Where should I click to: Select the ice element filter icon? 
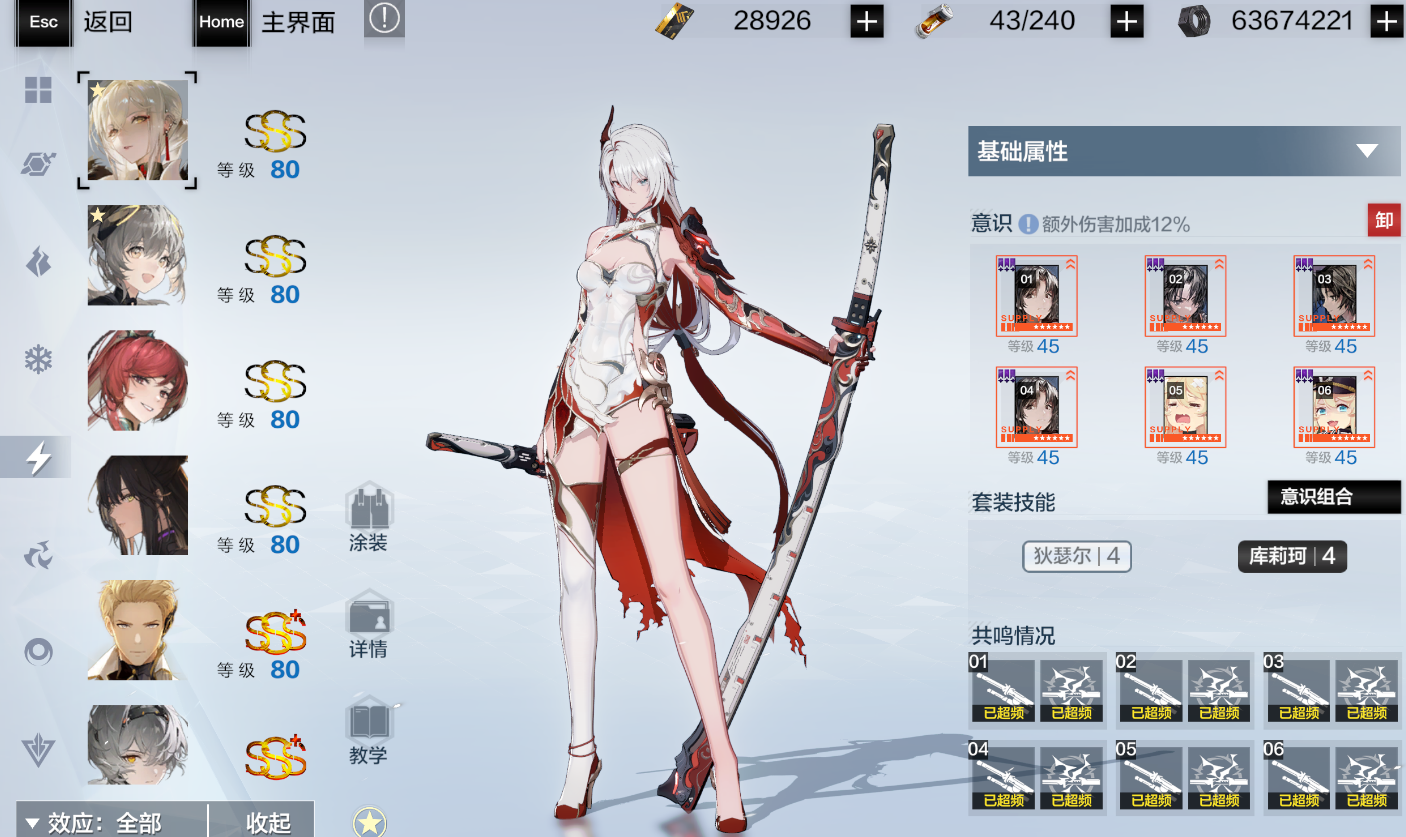38,358
